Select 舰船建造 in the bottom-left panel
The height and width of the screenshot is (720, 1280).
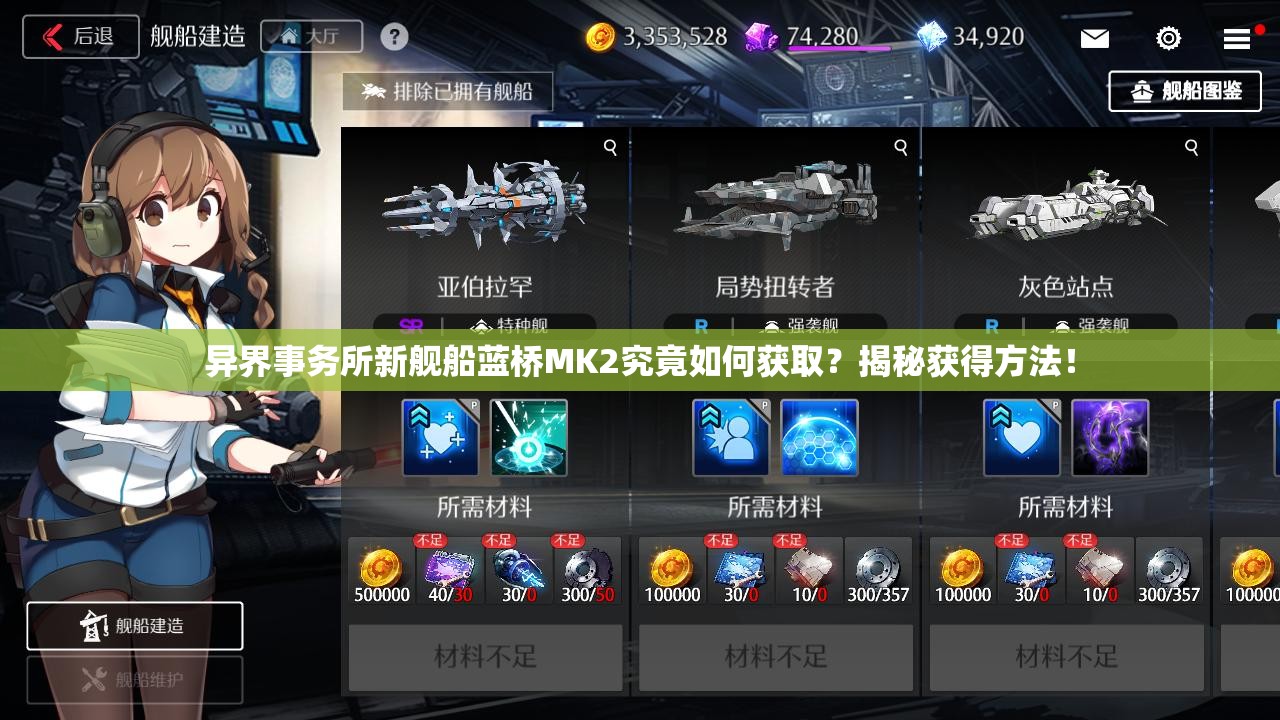click(x=135, y=626)
